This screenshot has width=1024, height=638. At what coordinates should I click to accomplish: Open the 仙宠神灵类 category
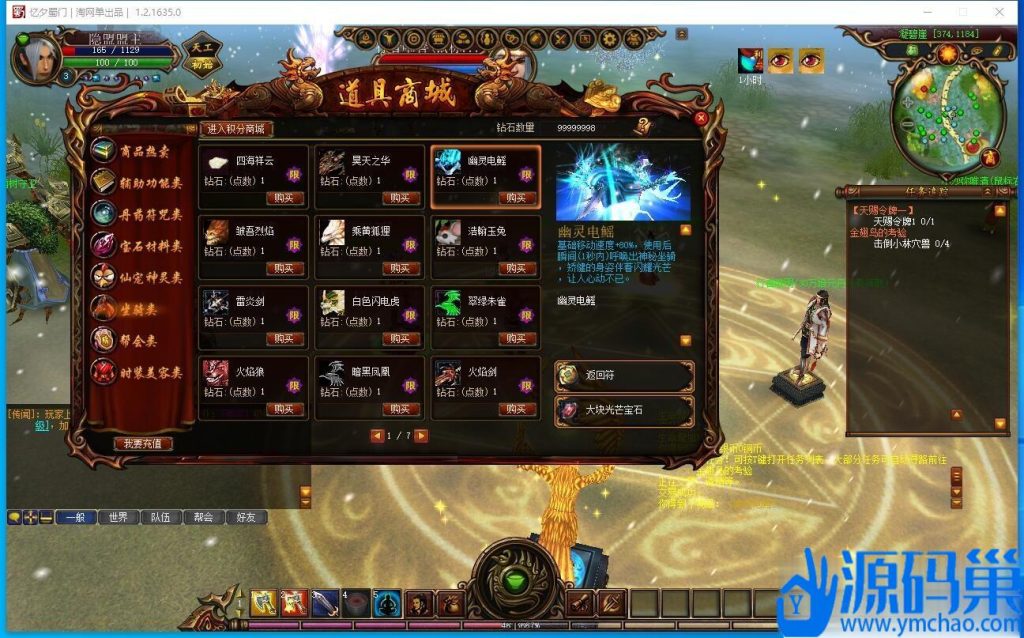[141, 277]
